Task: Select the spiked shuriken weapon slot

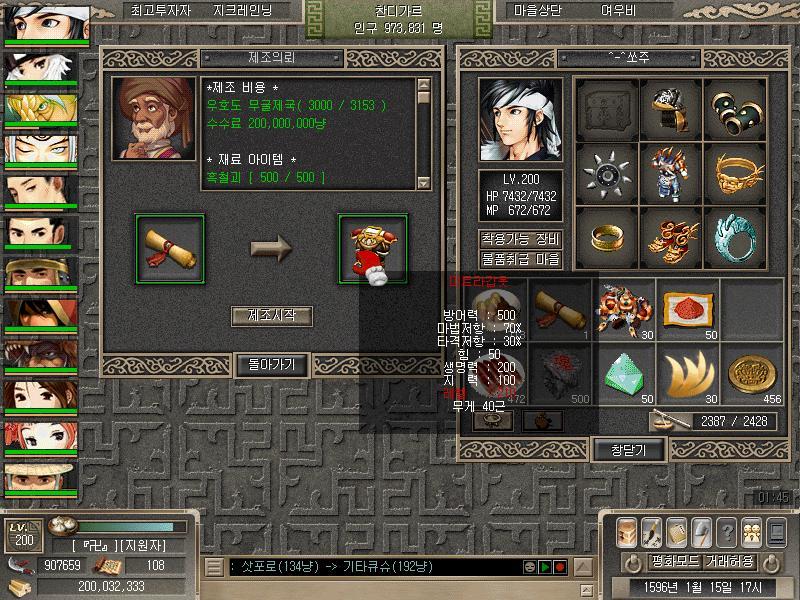Action: pyautogui.click(x=607, y=174)
